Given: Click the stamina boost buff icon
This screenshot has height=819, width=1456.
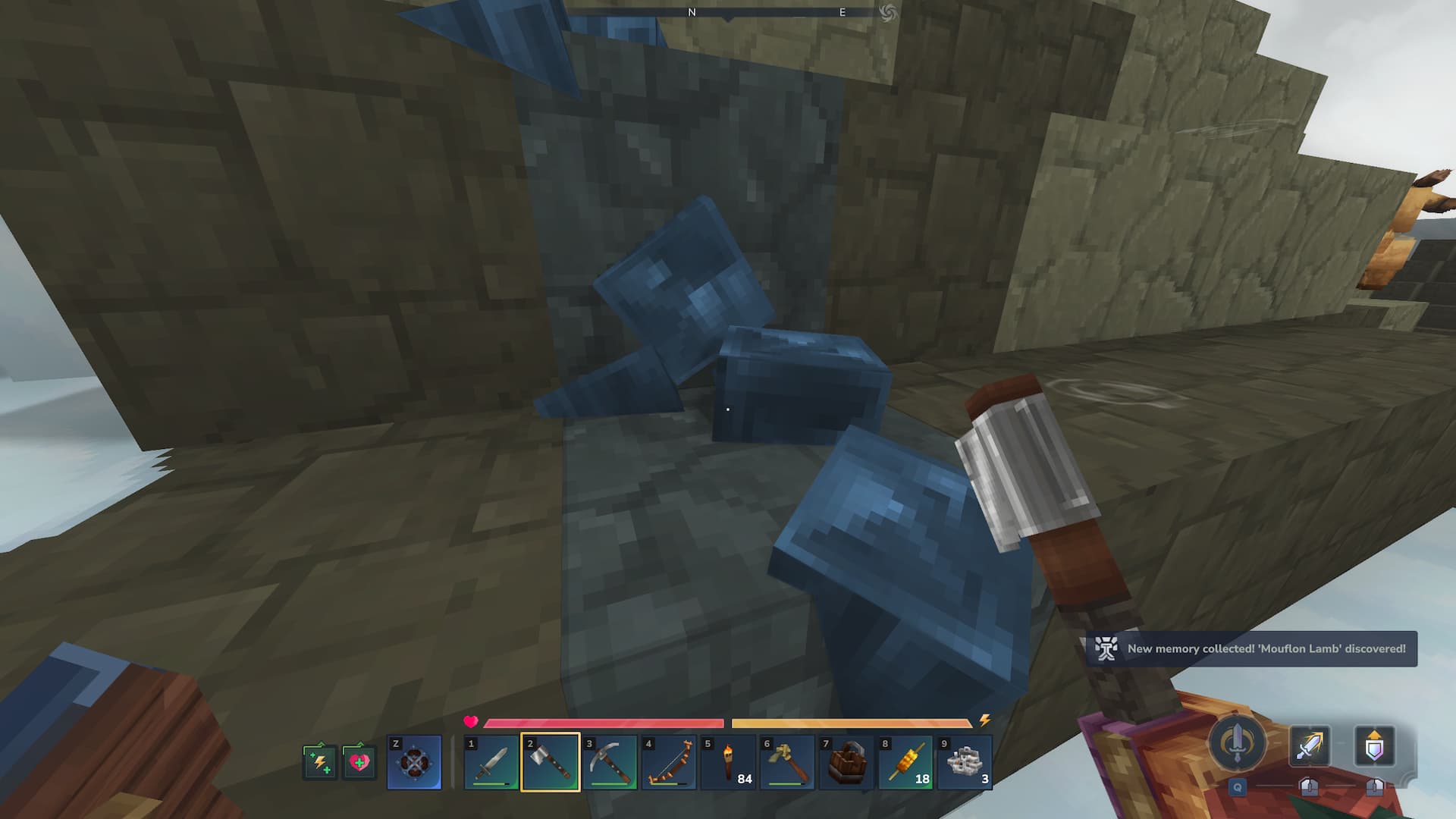Looking at the screenshot, I should 320,761.
